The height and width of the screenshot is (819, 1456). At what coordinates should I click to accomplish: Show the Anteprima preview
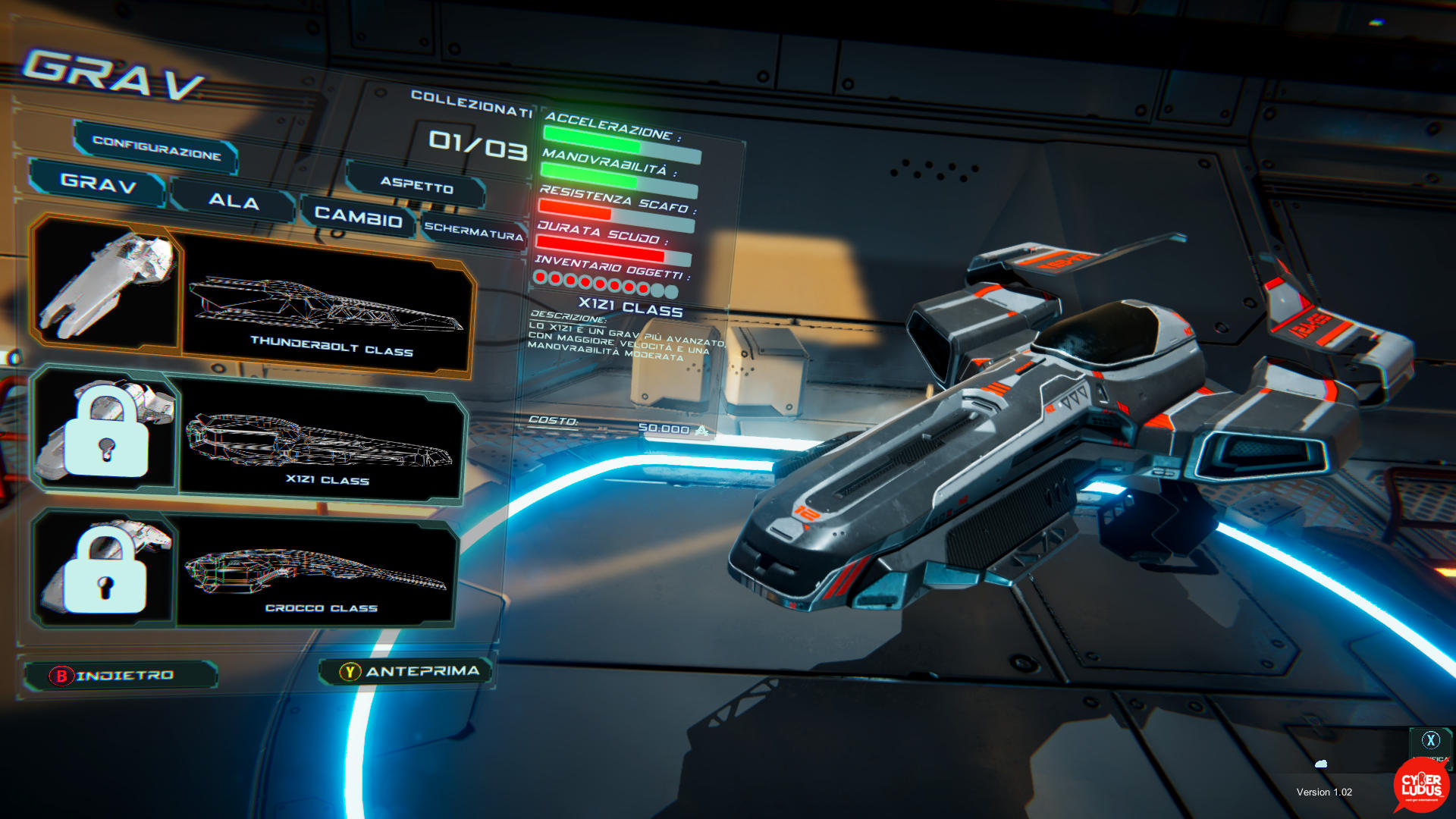(x=409, y=671)
